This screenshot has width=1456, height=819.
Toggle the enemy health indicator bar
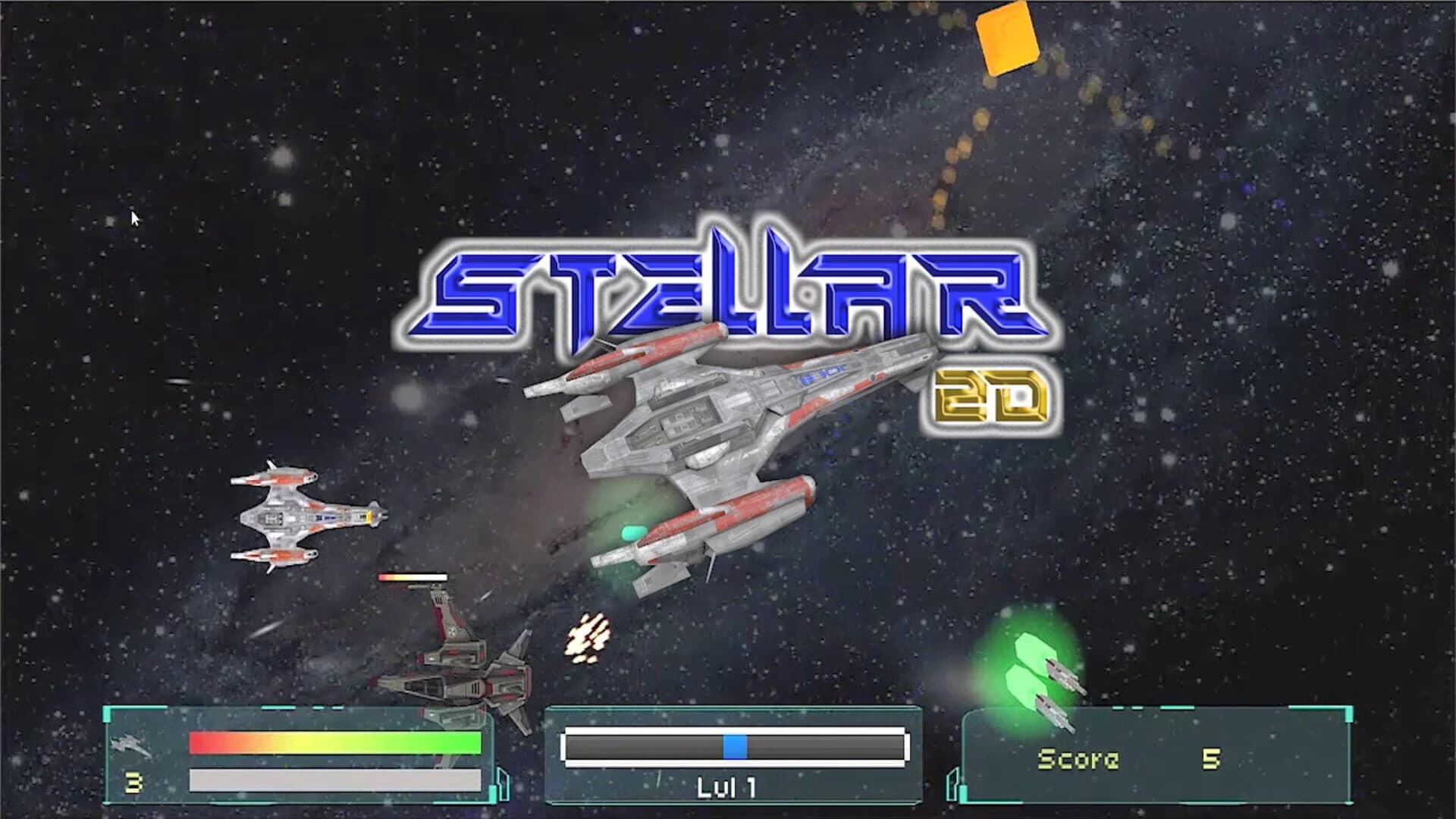coord(413,578)
